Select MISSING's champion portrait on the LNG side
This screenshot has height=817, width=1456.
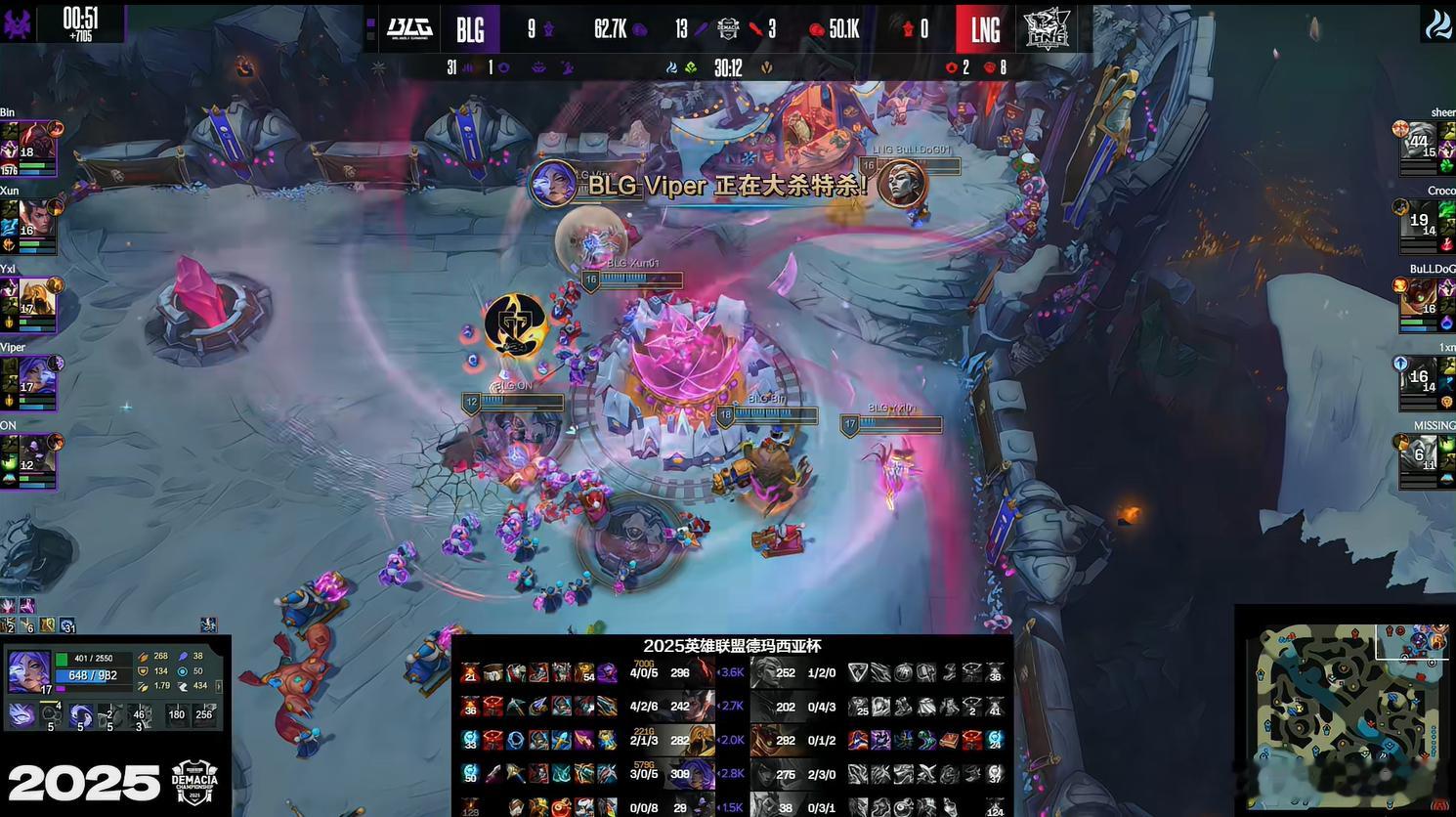tap(1419, 455)
